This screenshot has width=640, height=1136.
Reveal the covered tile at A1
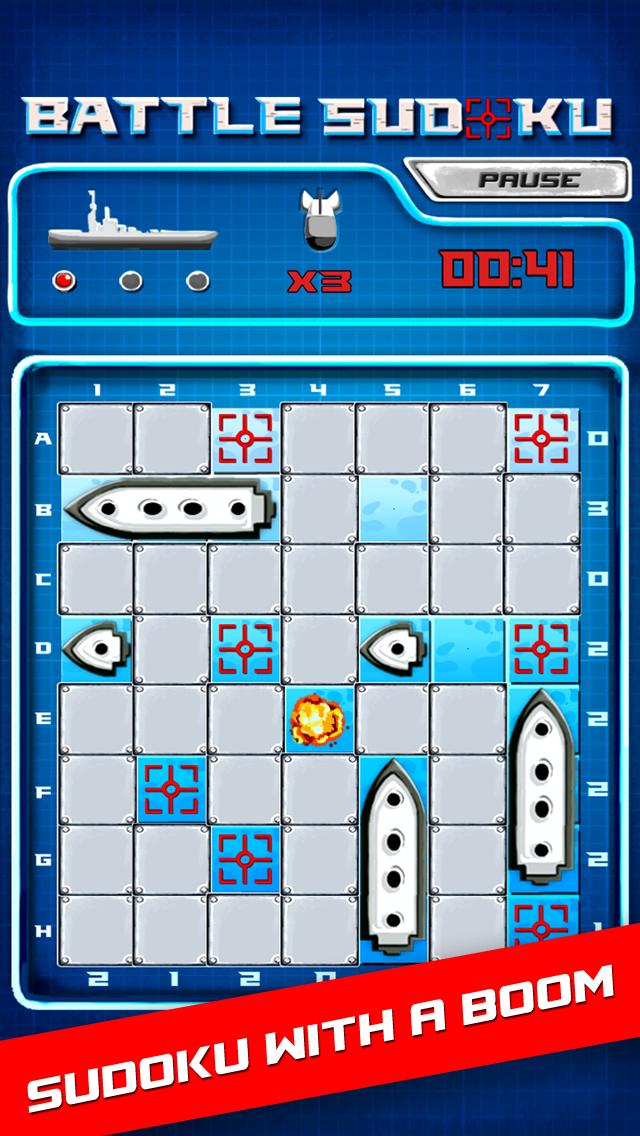[96, 438]
